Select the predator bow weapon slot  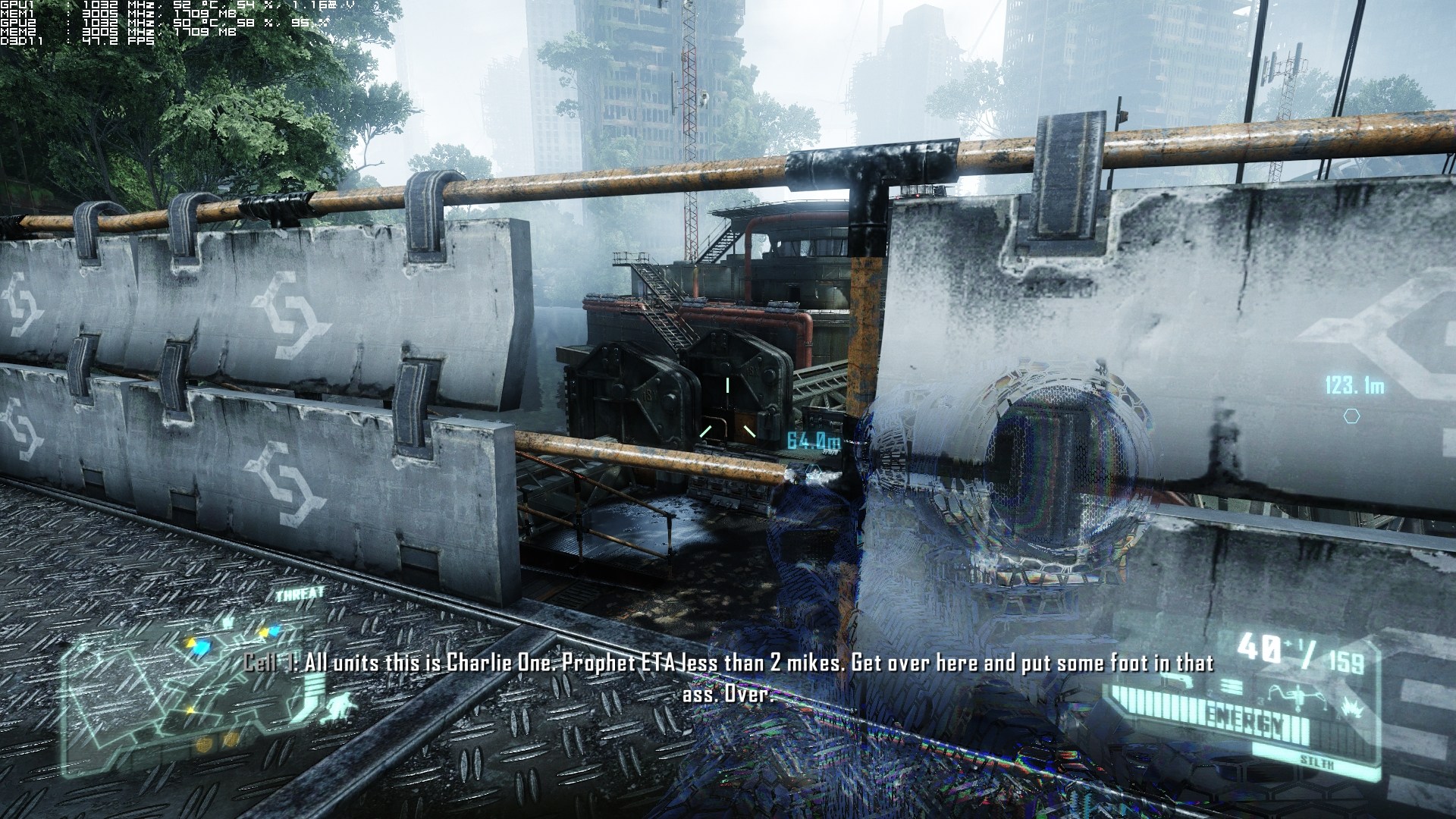coord(1296,695)
